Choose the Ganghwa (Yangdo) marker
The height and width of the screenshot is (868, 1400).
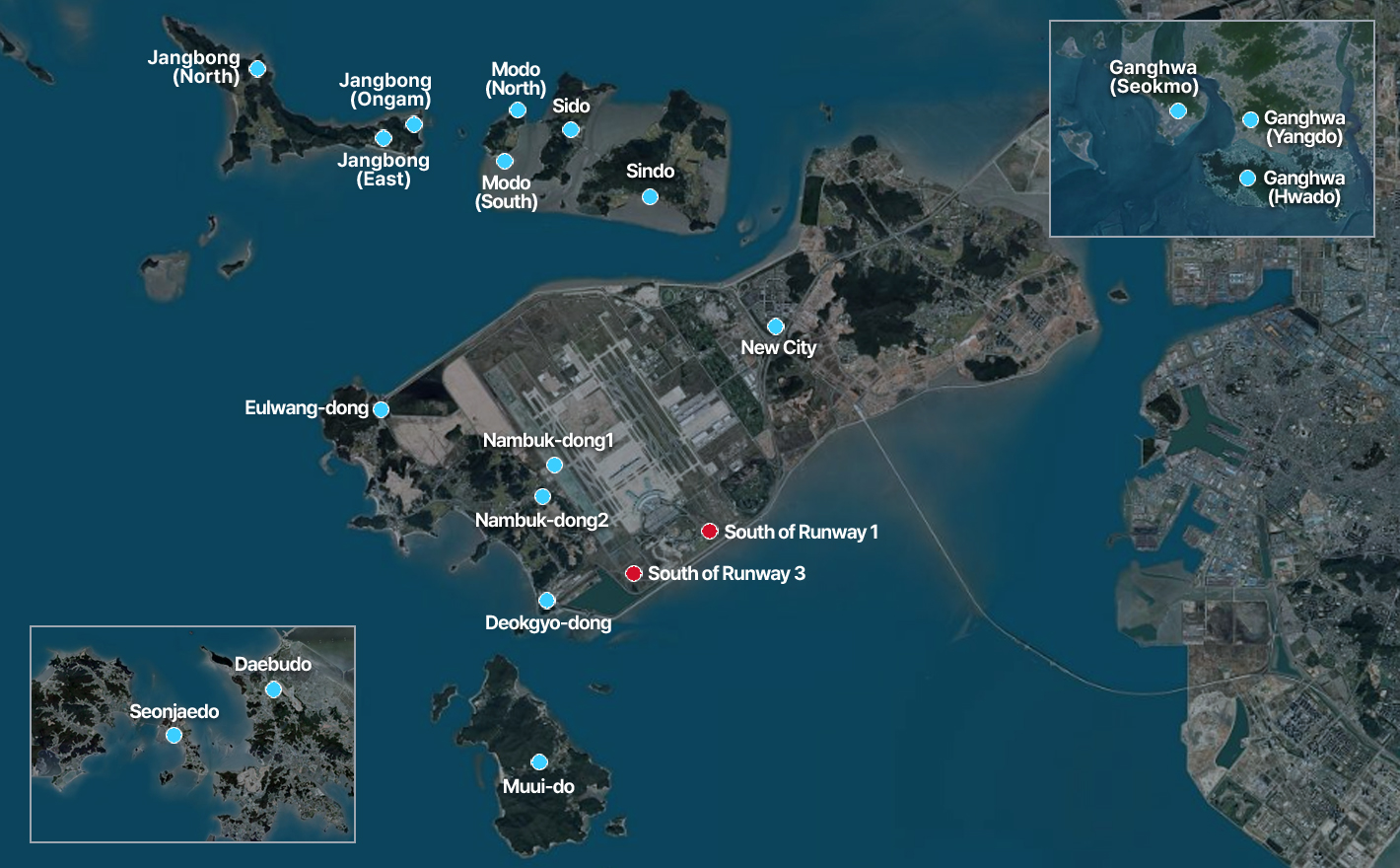click(1250, 119)
